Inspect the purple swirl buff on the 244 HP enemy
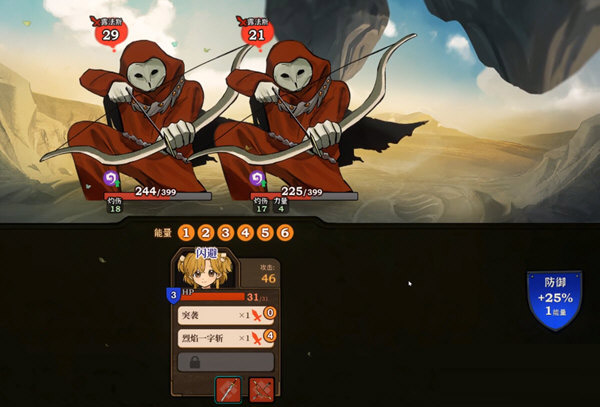The width and height of the screenshot is (600, 407). tap(113, 178)
